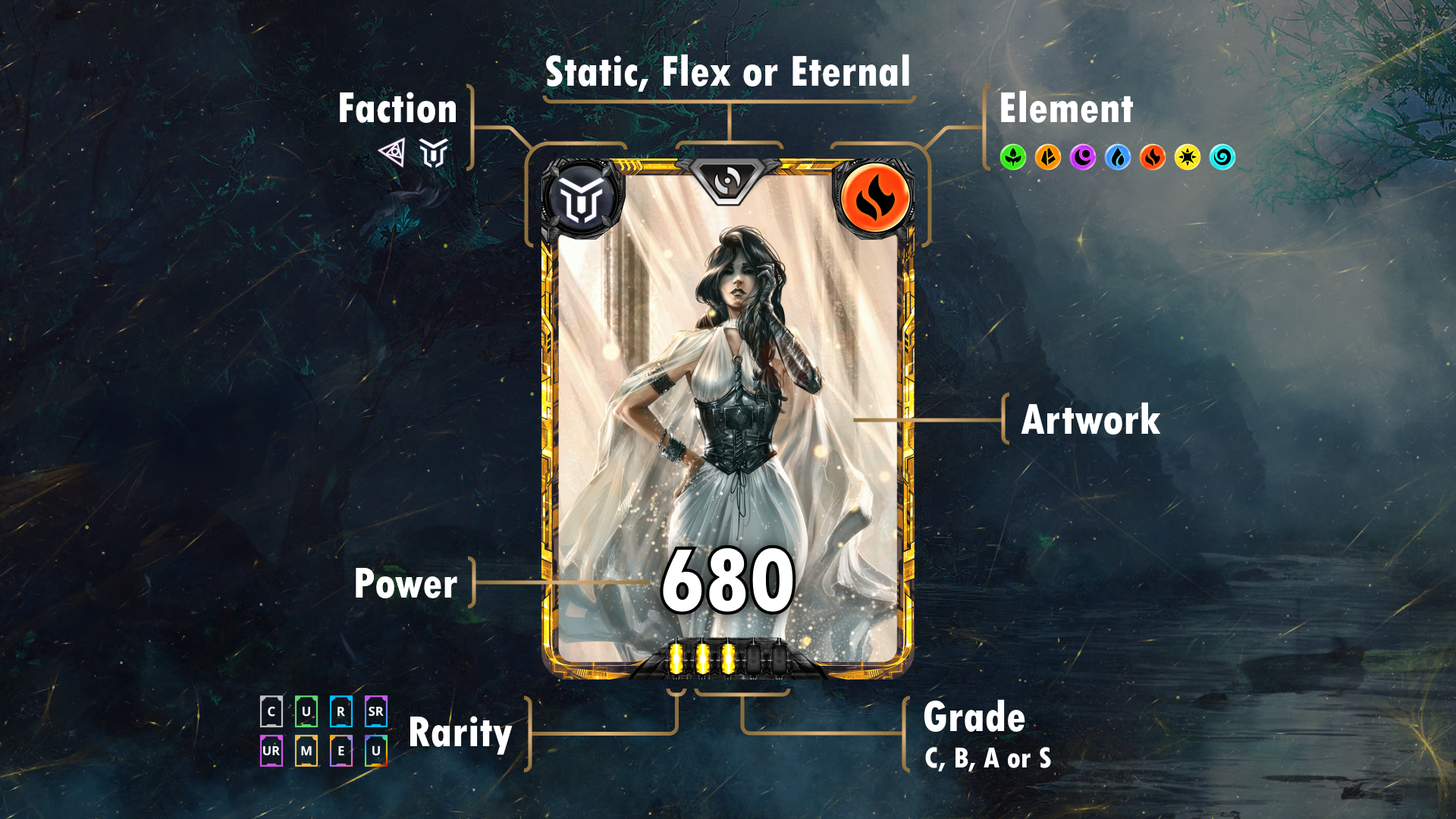Click the small fire icon in the Element row
Image resolution: width=1456 pixels, height=819 pixels.
[1152, 157]
